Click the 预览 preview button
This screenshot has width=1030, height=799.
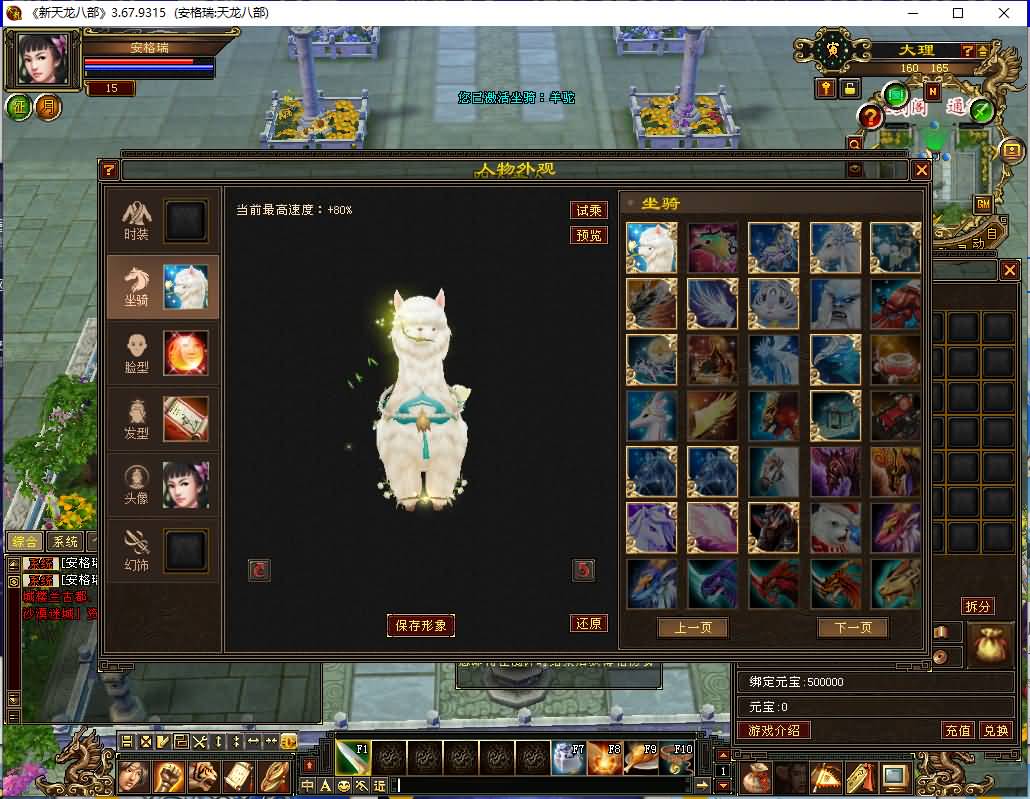pyautogui.click(x=588, y=235)
